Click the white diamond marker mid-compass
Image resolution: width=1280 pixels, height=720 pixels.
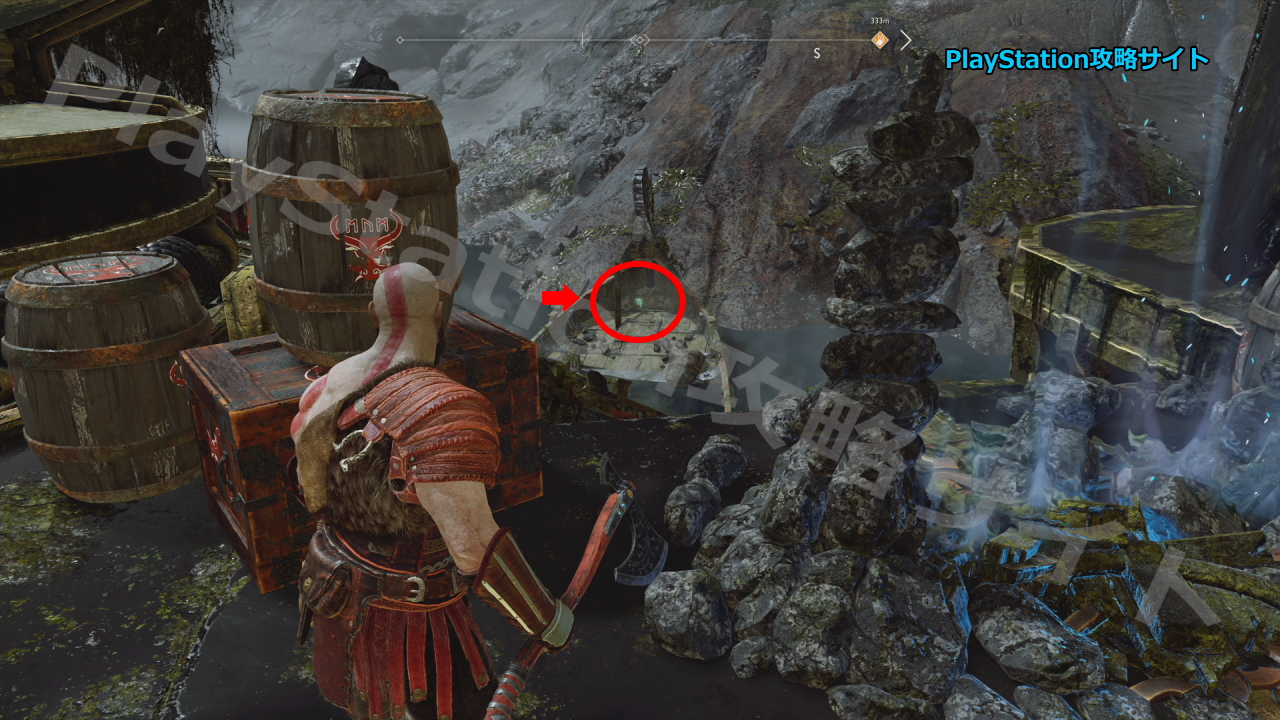pos(638,41)
